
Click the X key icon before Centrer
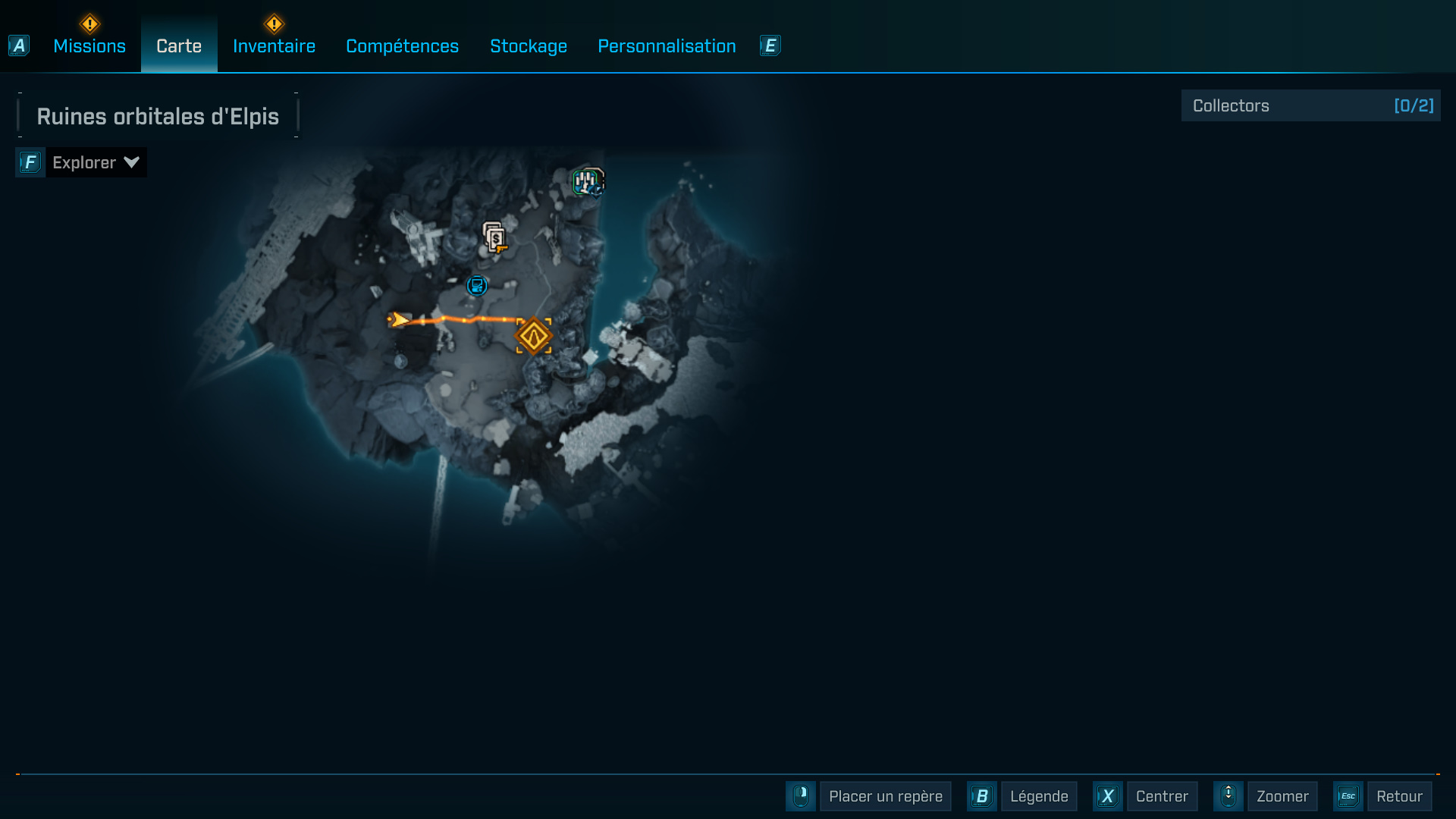(1108, 796)
